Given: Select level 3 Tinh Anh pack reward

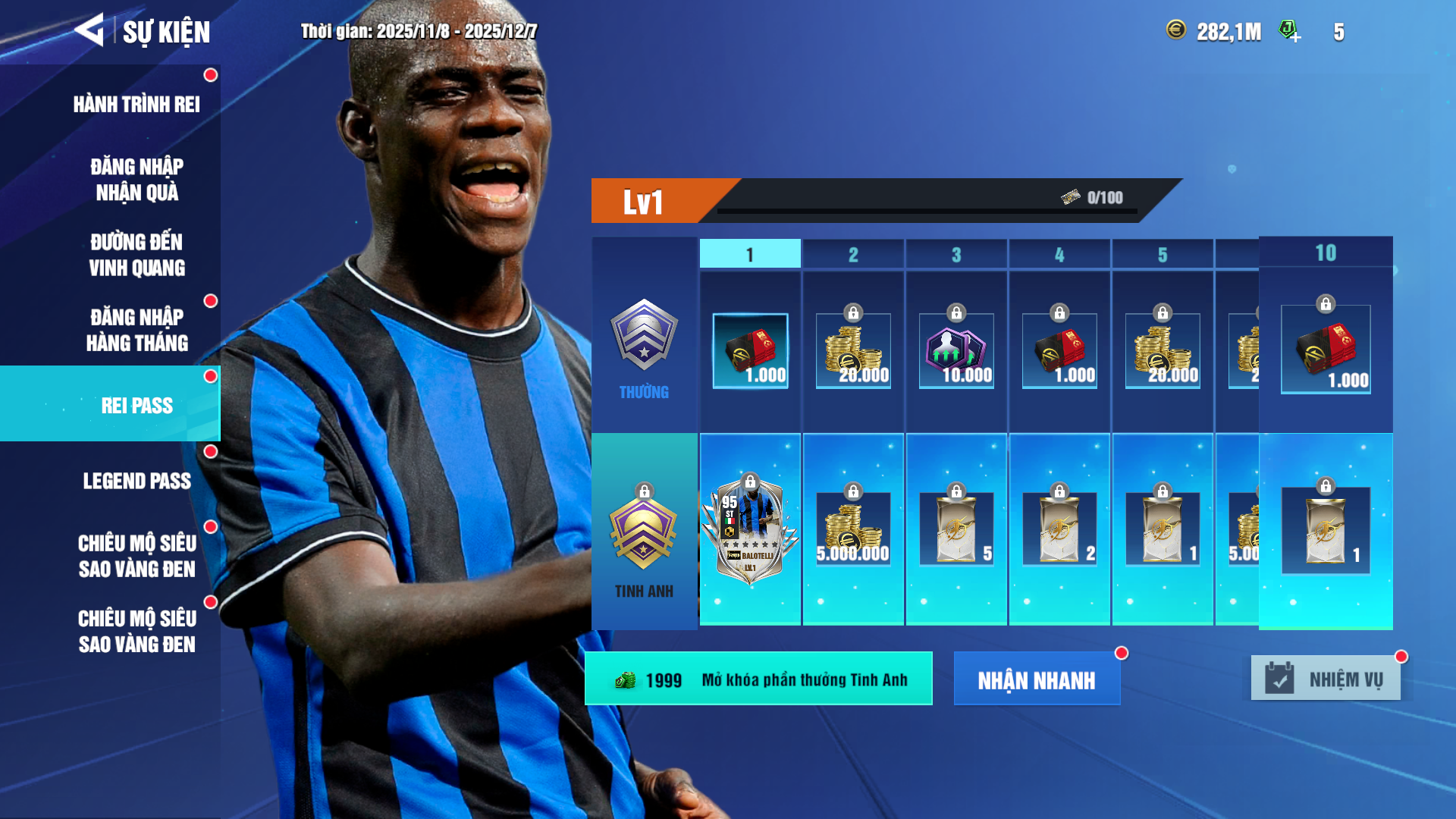Looking at the screenshot, I should (x=956, y=529).
